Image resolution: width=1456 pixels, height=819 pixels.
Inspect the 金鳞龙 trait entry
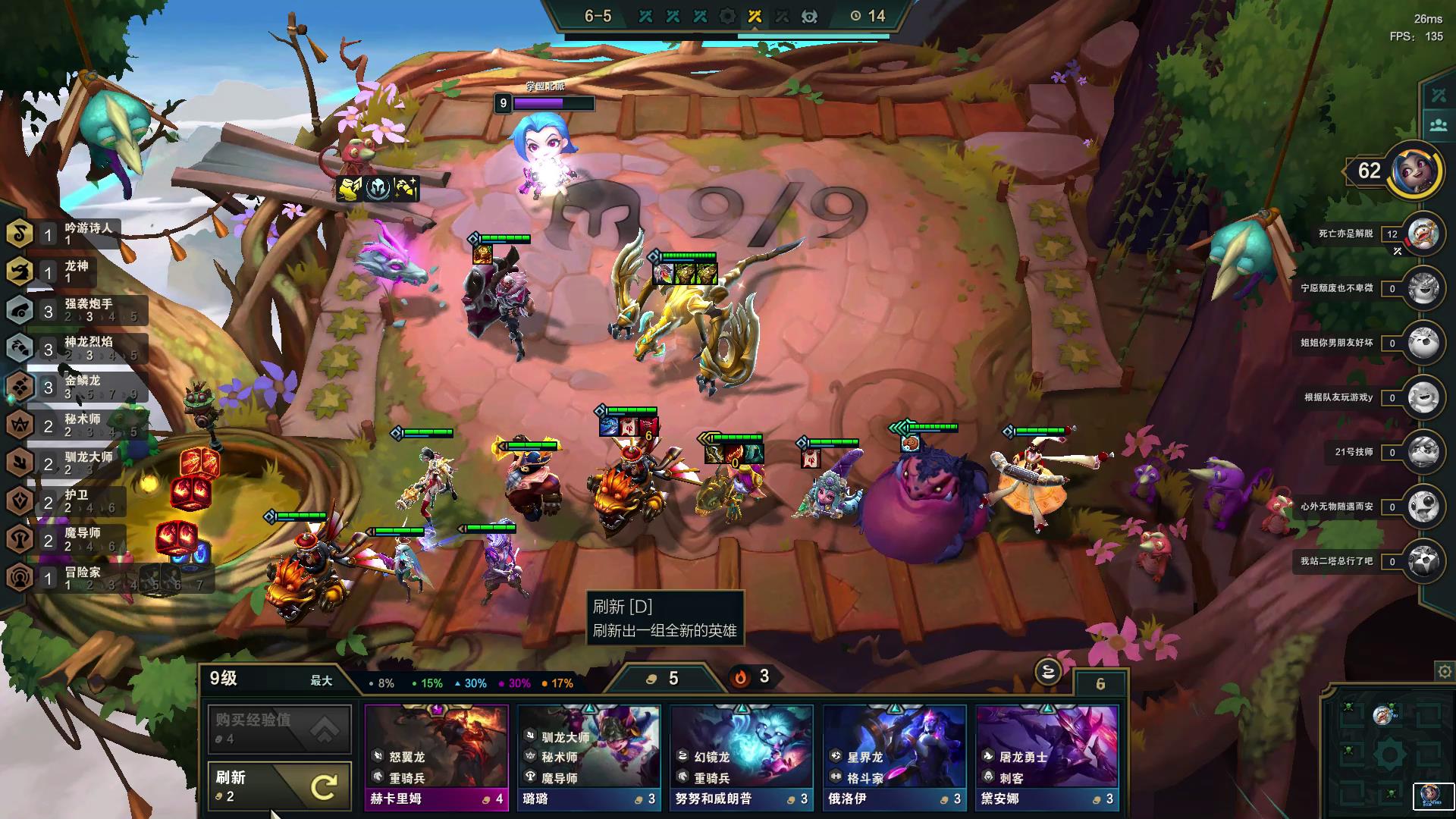[76, 387]
